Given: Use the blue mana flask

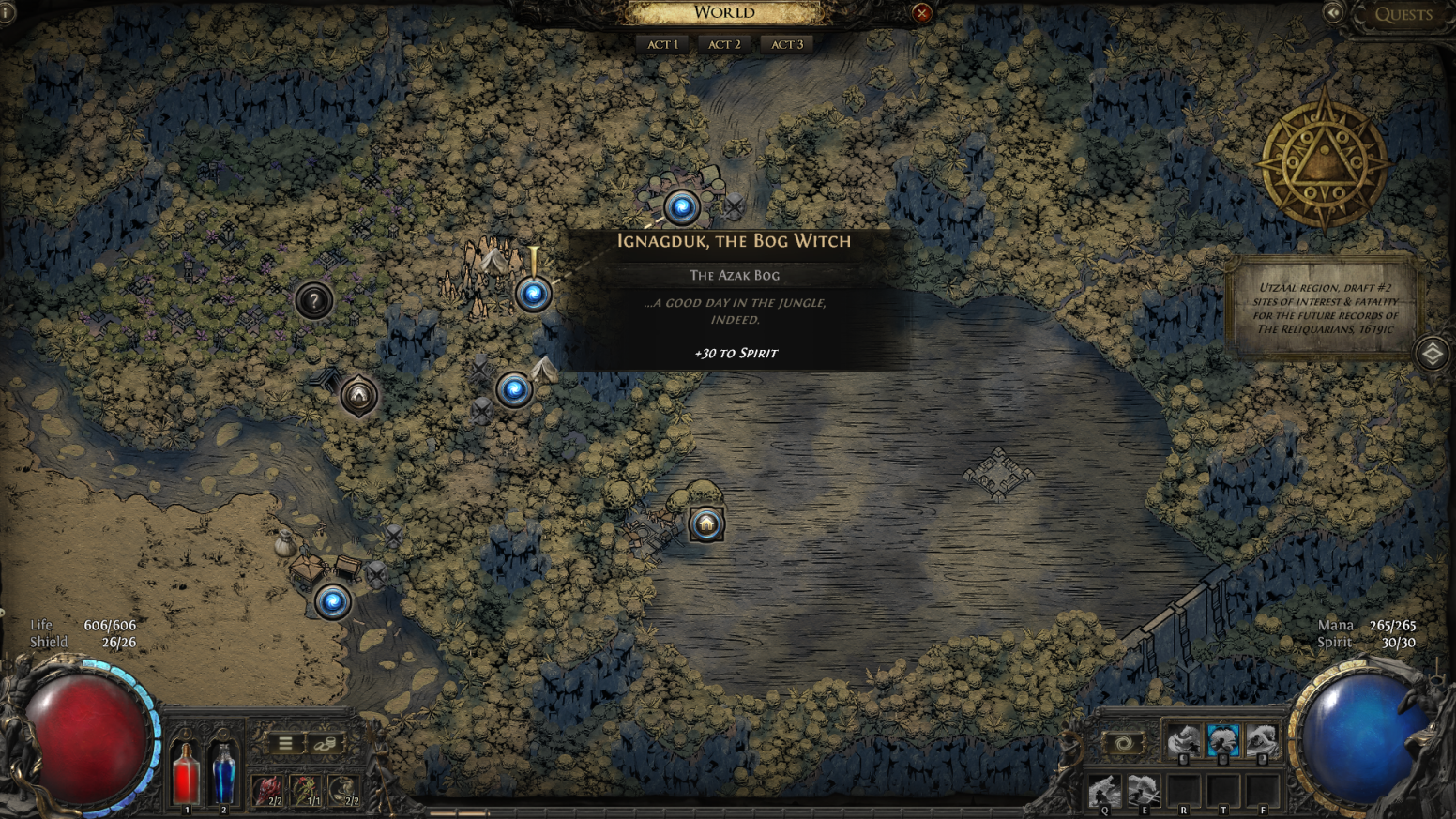Looking at the screenshot, I should click(223, 772).
